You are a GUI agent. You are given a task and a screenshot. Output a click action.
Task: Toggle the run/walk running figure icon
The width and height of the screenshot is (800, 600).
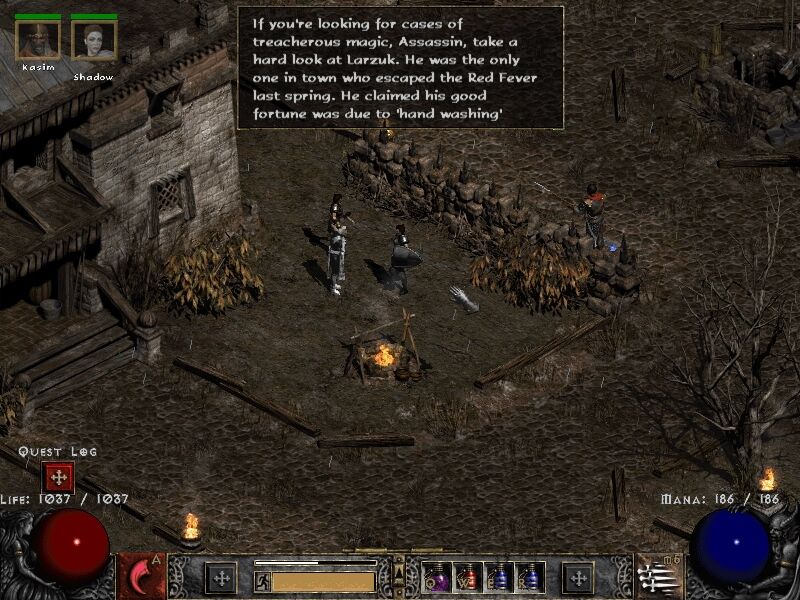click(x=262, y=580)
